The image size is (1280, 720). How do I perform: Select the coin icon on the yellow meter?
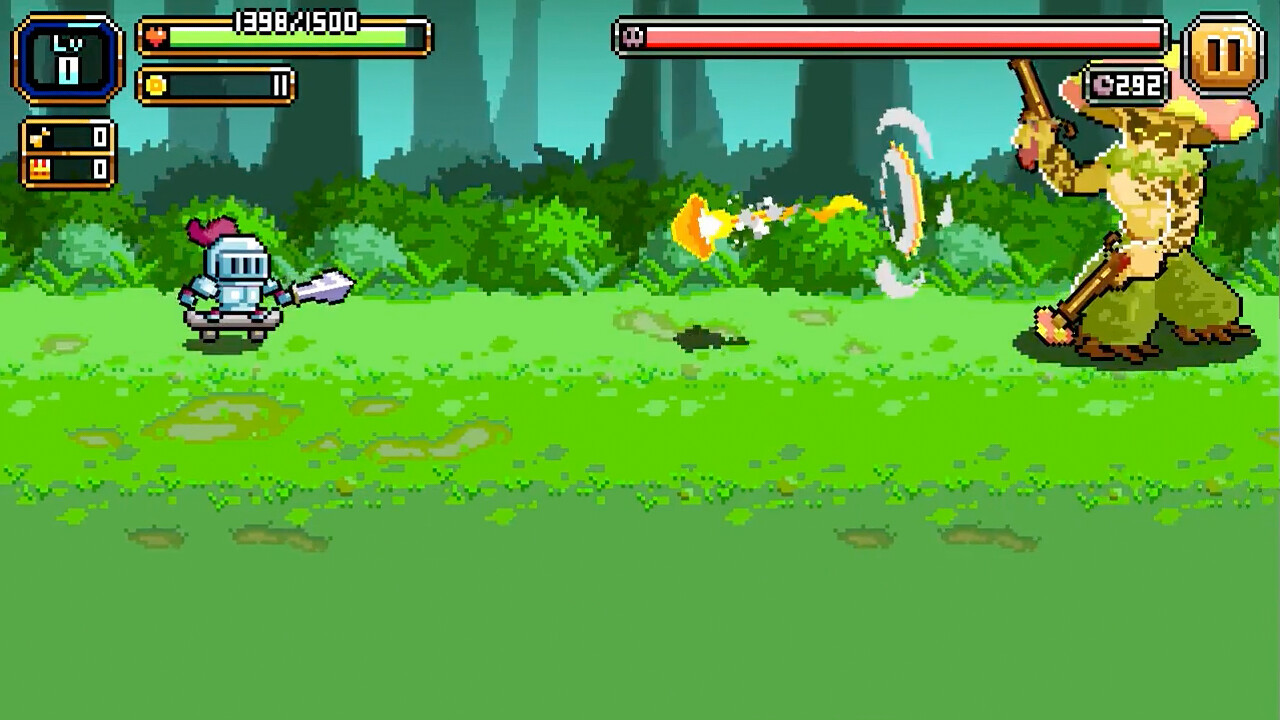click(158, 85)
